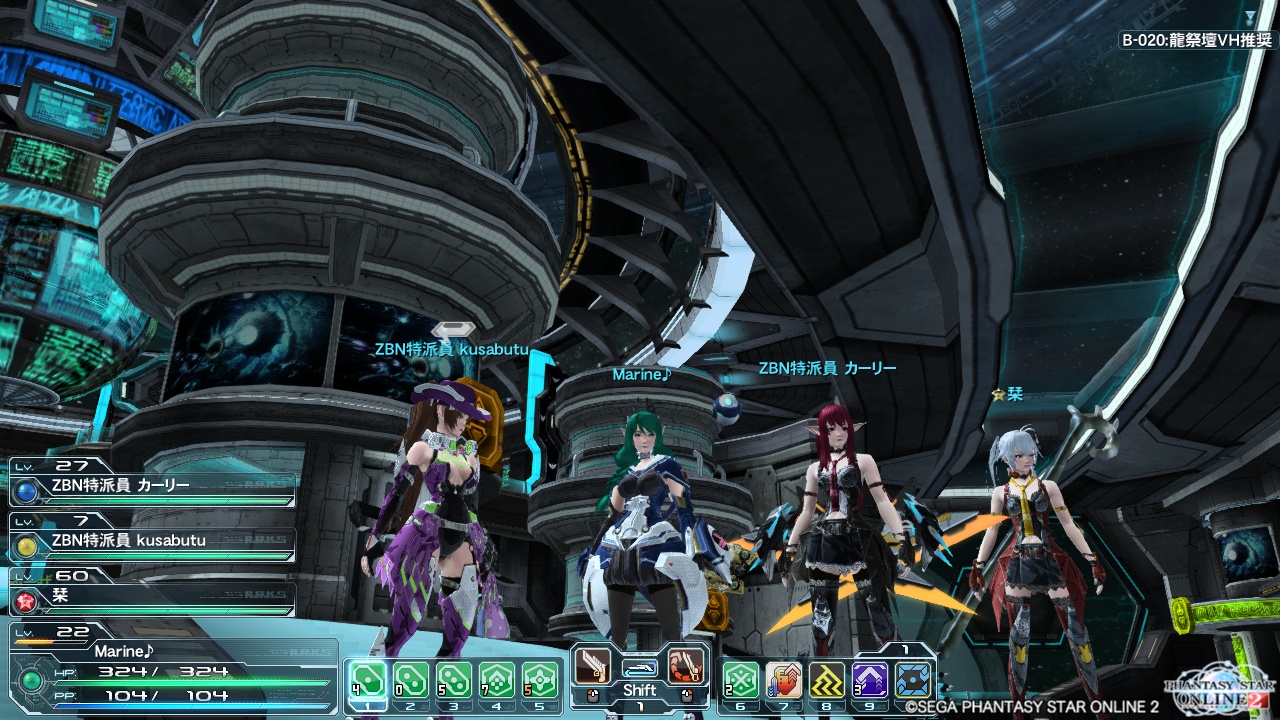The height and width of the screenshot is (720, 1280).
Task: Use the green X item in slot 6
Action: point(740,680)
